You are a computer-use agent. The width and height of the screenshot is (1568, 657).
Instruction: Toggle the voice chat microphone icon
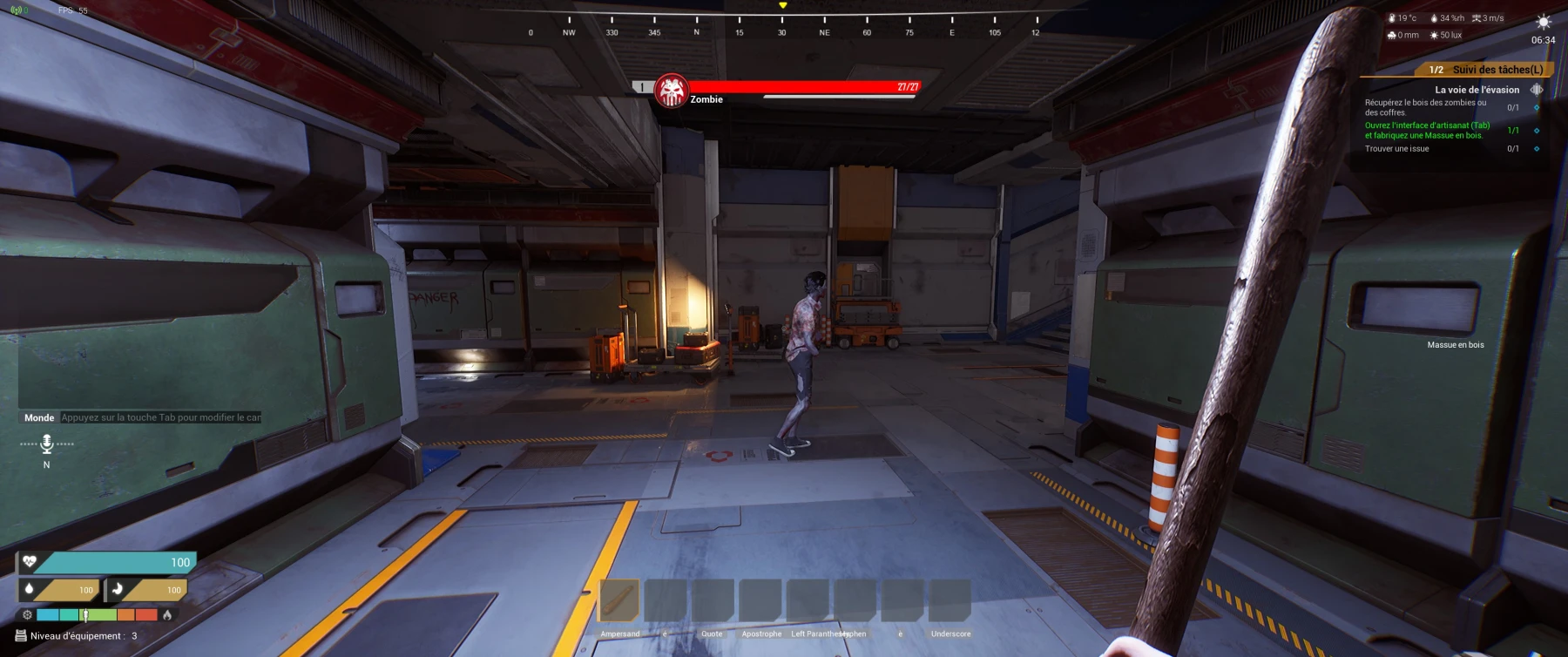47,444
